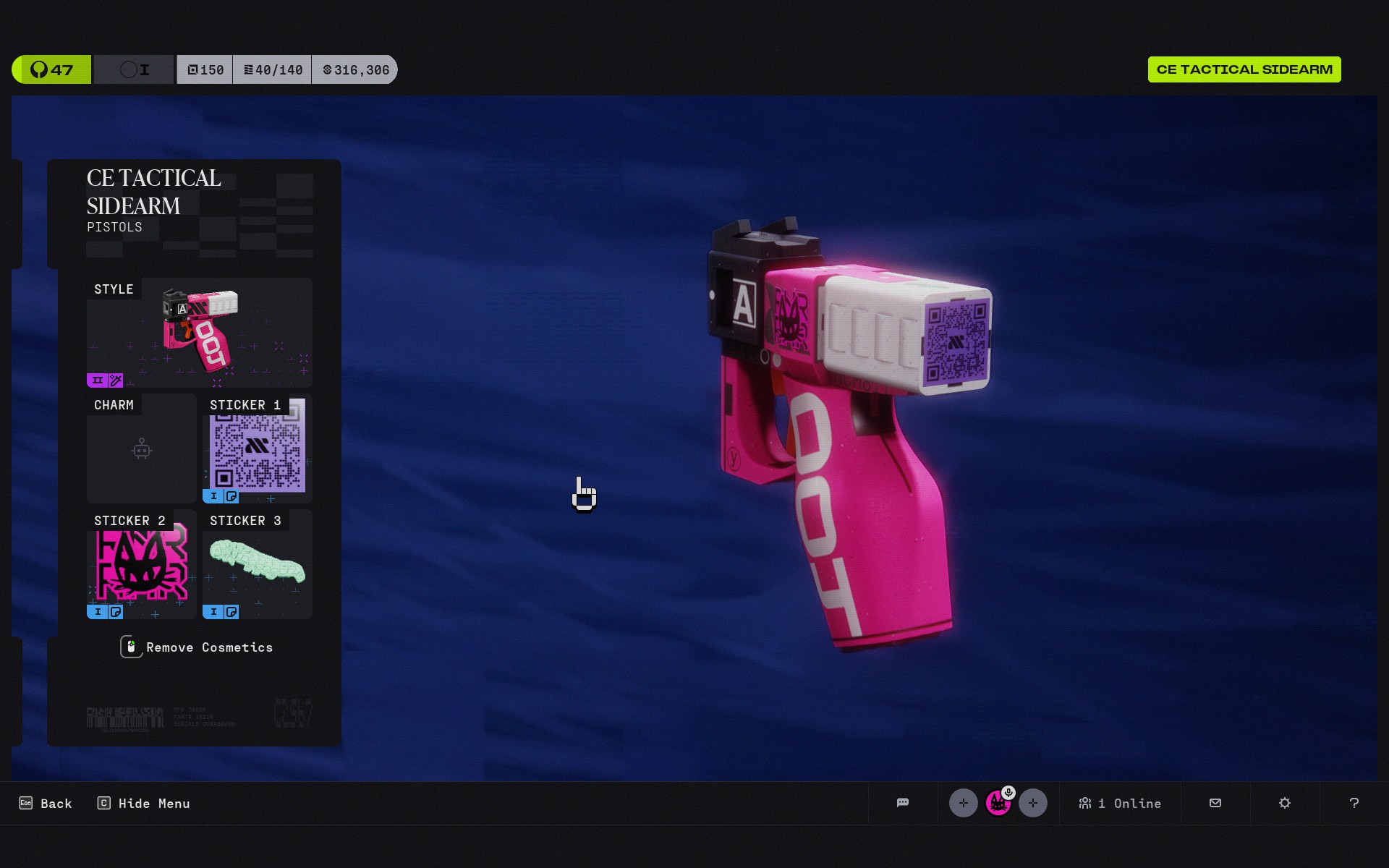
Task: Choose the Sticker 1 QR code slot
Action: click(x=258, y=448)
